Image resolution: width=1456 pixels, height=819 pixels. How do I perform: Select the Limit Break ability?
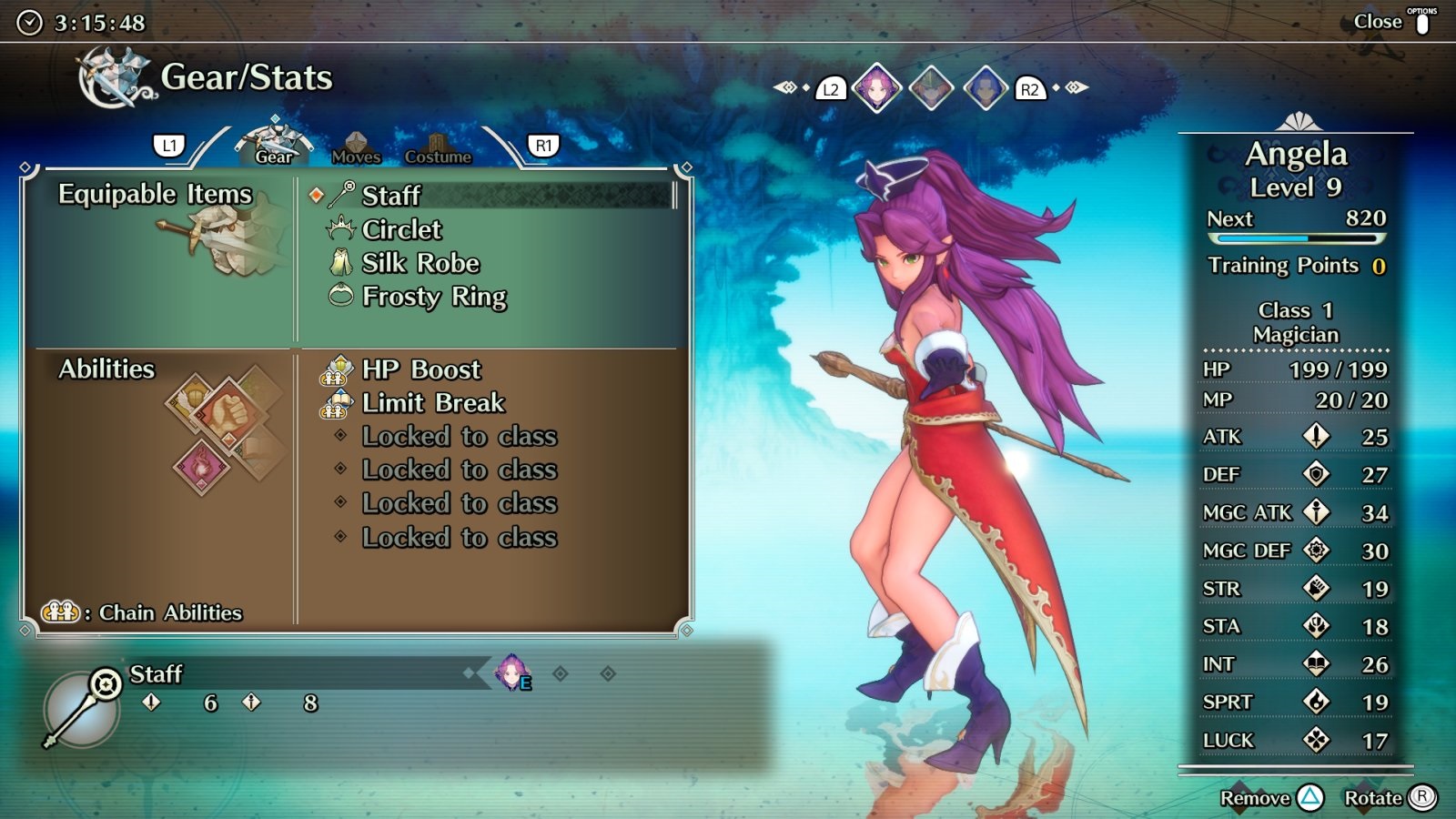432,402
